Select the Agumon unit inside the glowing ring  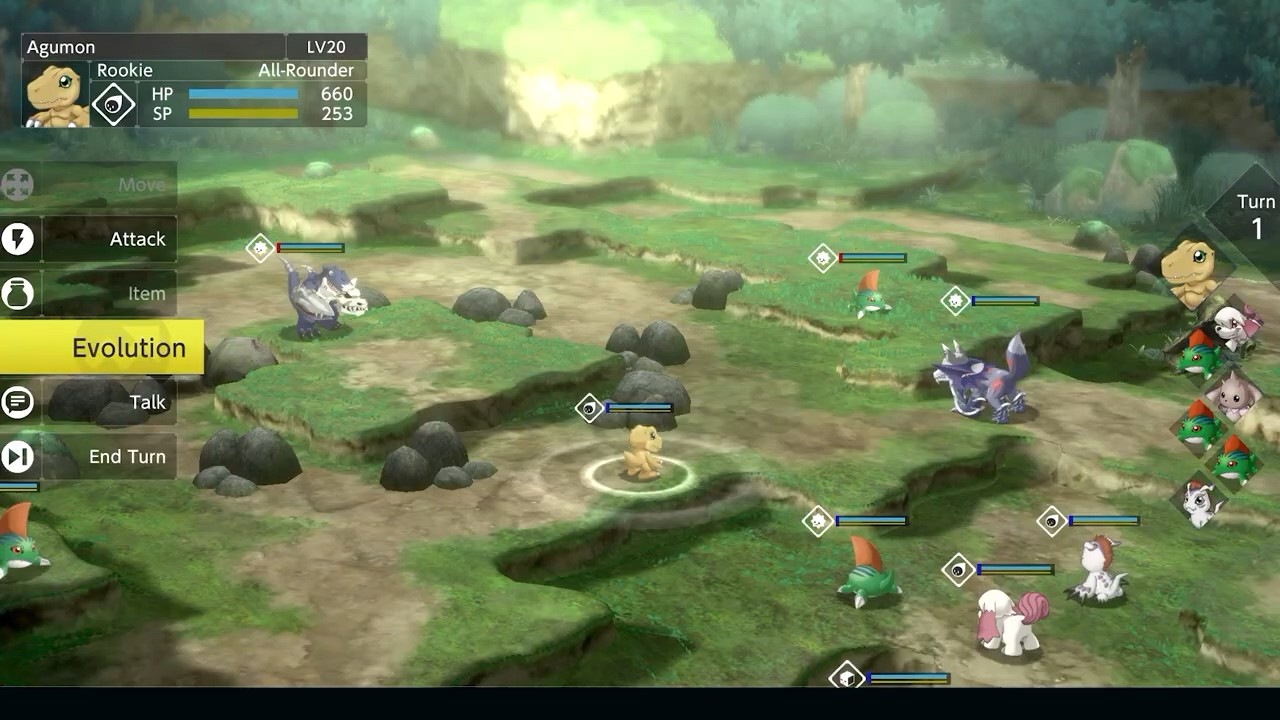(x=641, y=453)
